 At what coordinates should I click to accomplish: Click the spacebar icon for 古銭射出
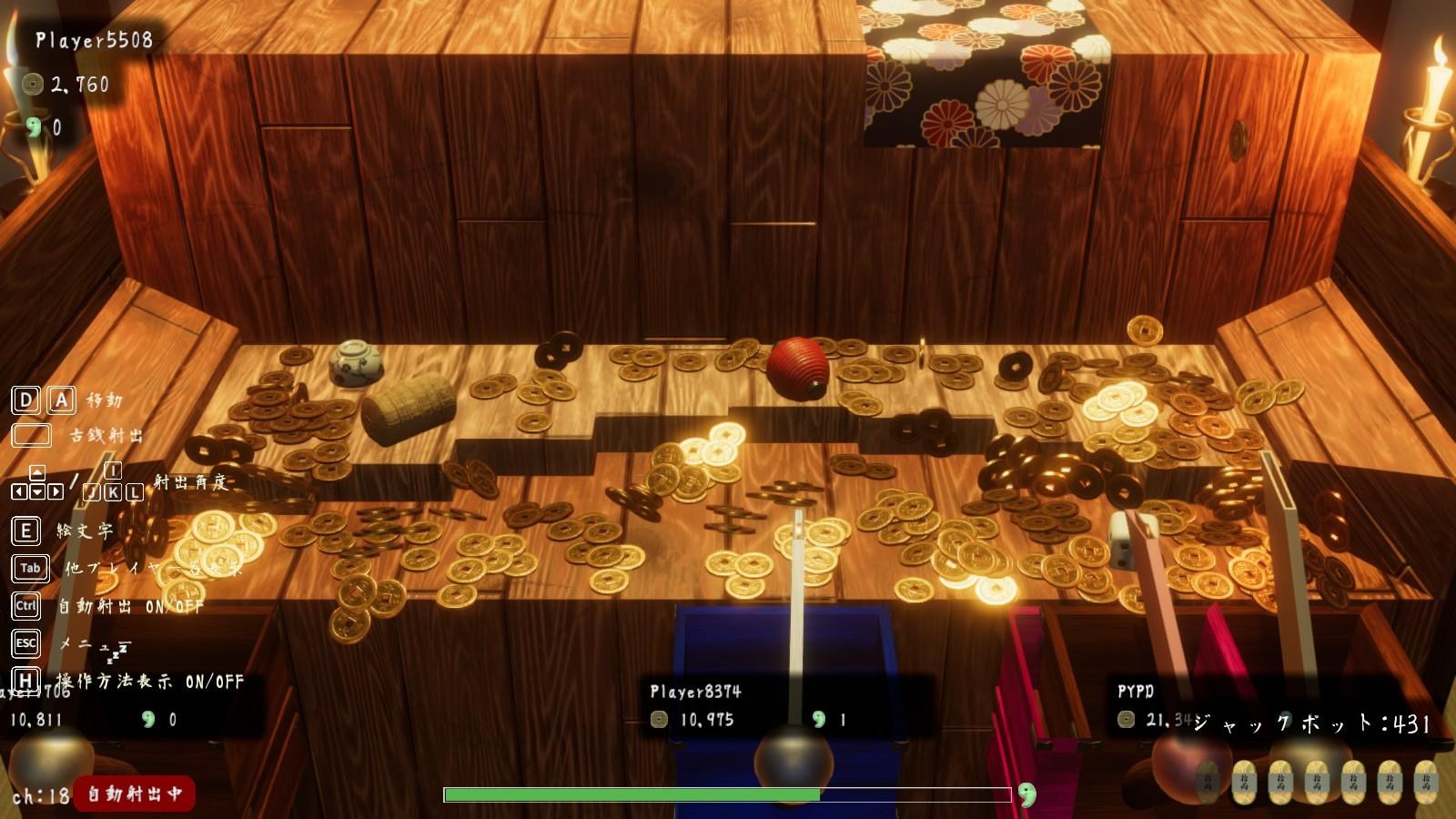point(31,435)
